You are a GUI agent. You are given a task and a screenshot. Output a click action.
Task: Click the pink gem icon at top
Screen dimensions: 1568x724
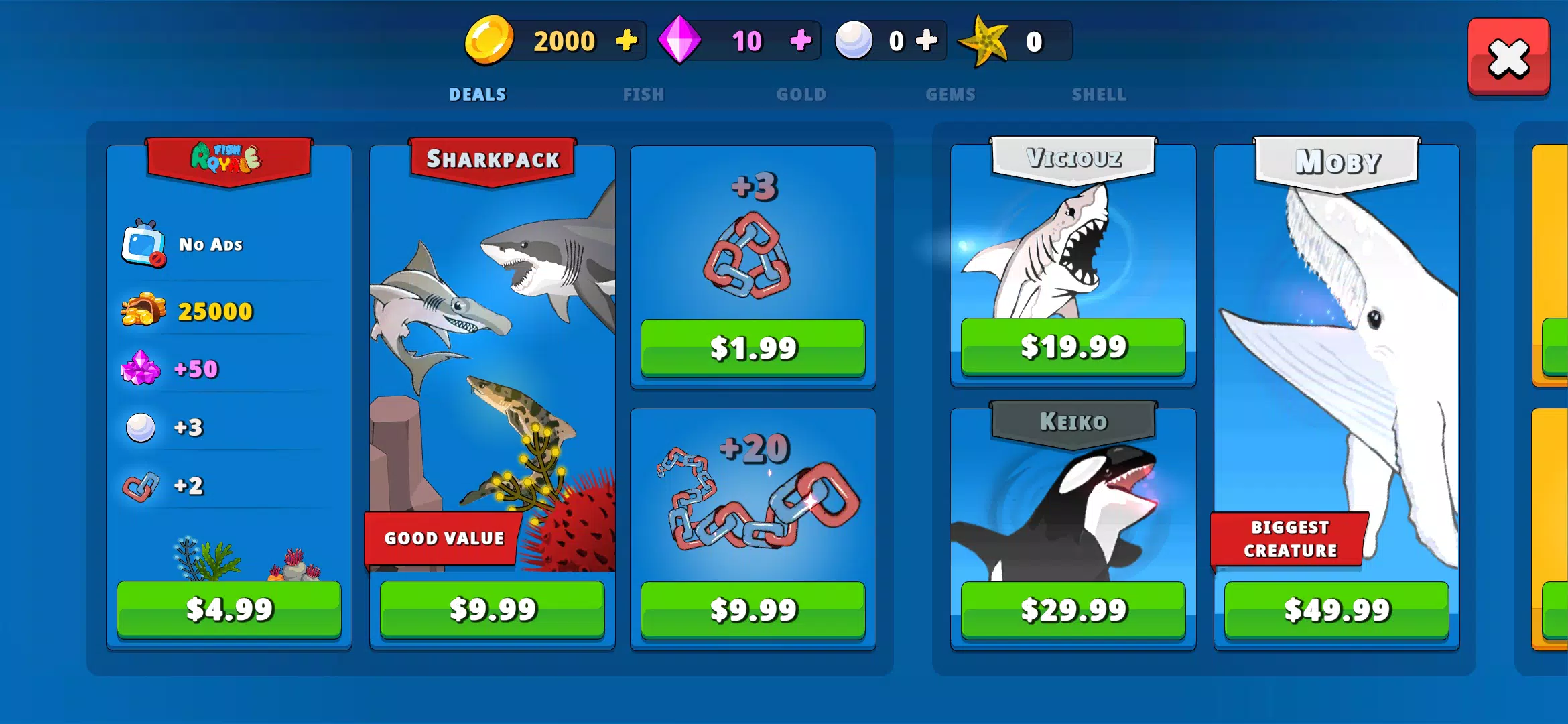(x=681, y=40)
